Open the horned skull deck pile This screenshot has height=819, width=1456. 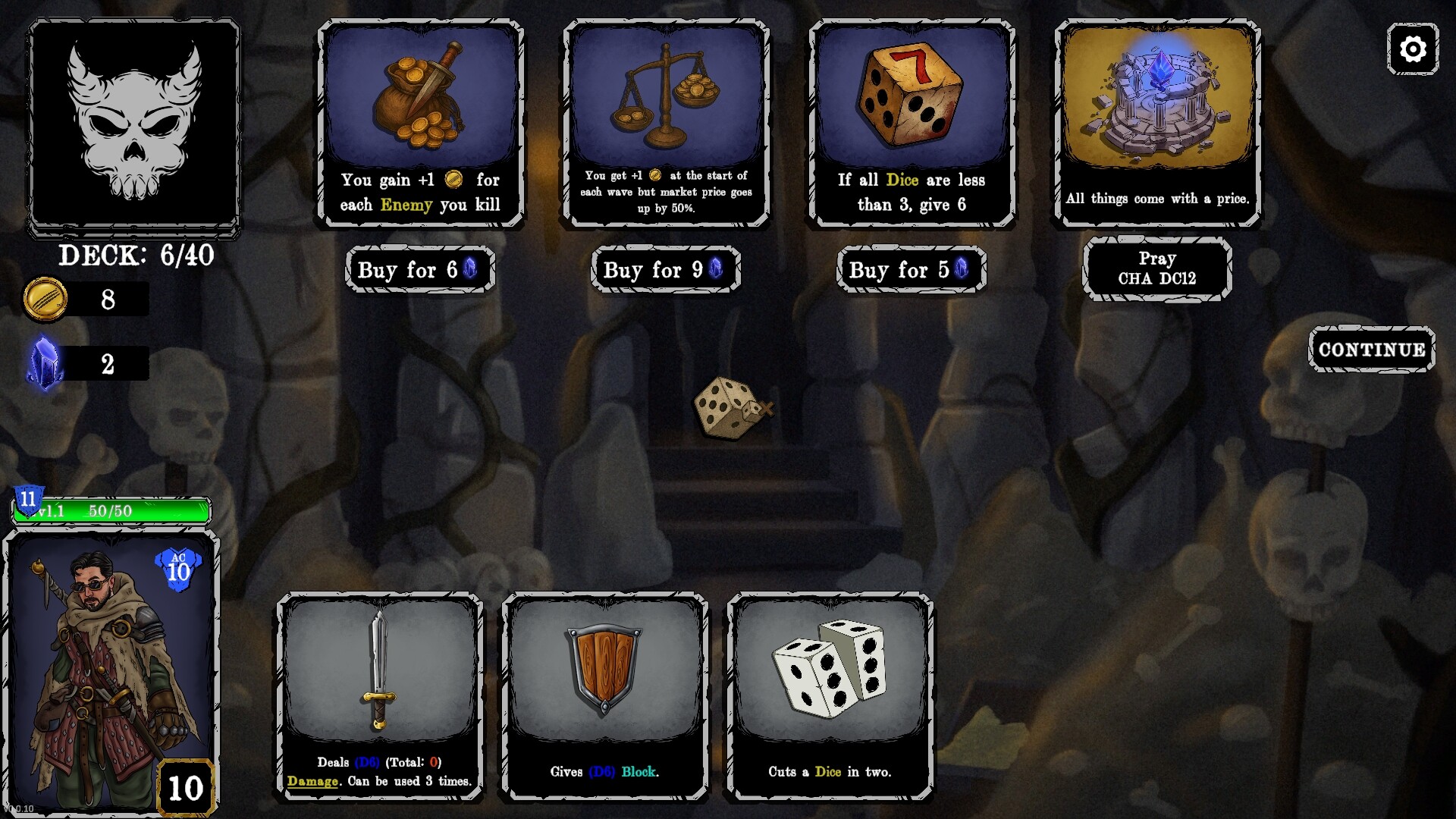134,125
